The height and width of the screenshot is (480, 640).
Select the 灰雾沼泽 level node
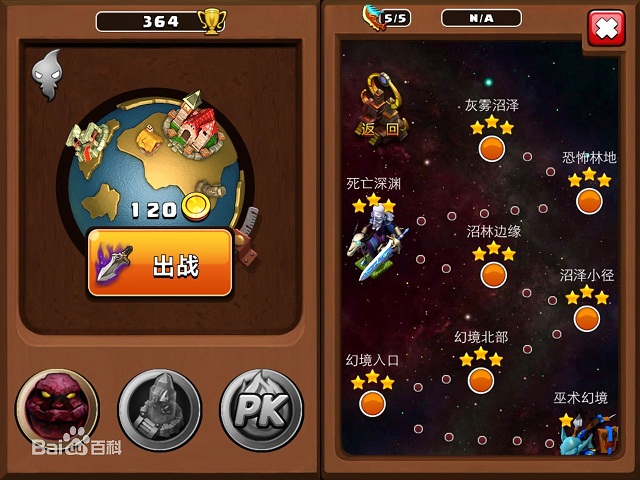click(491, 148)
